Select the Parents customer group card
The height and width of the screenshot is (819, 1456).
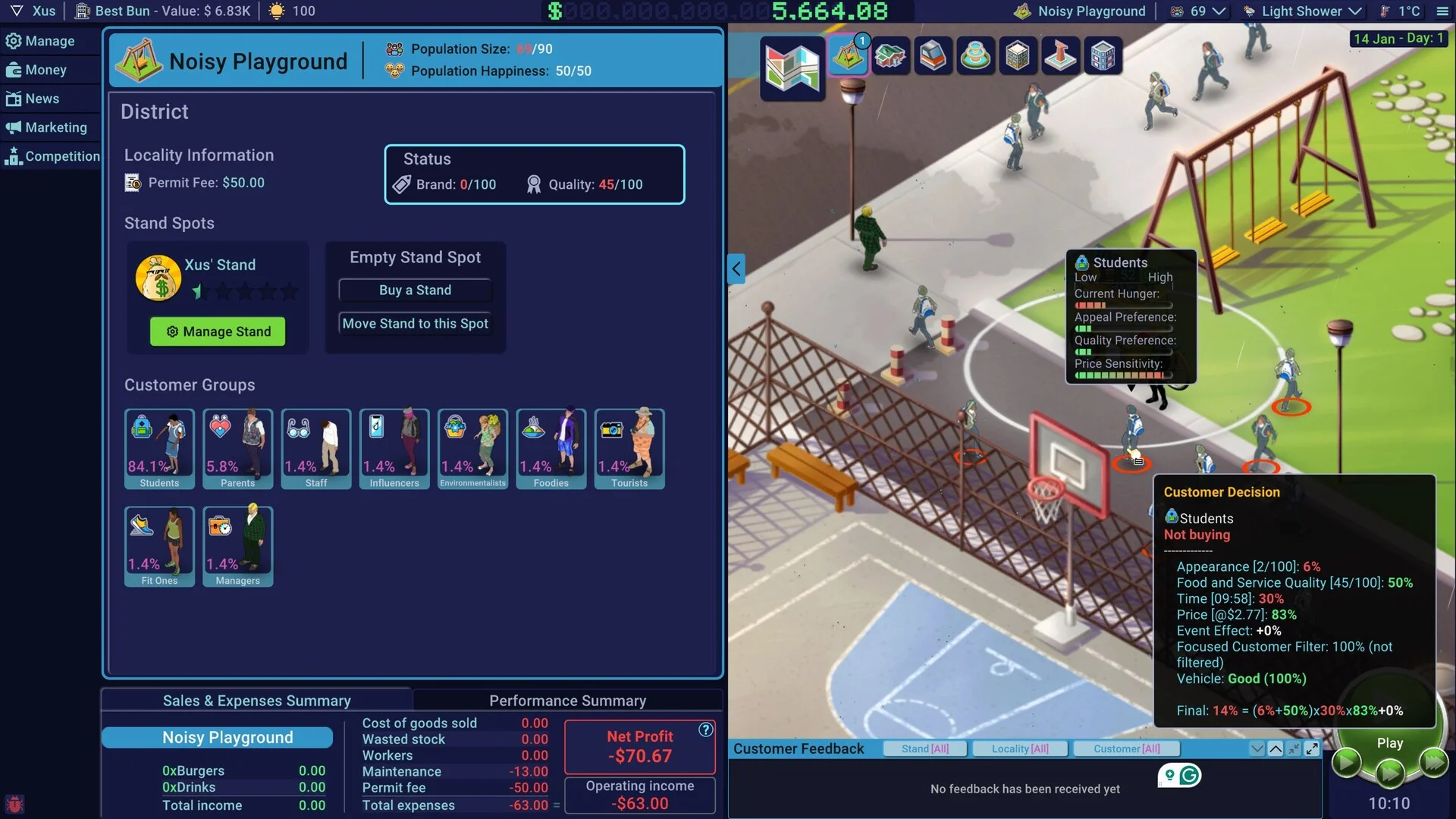point(237,449)
